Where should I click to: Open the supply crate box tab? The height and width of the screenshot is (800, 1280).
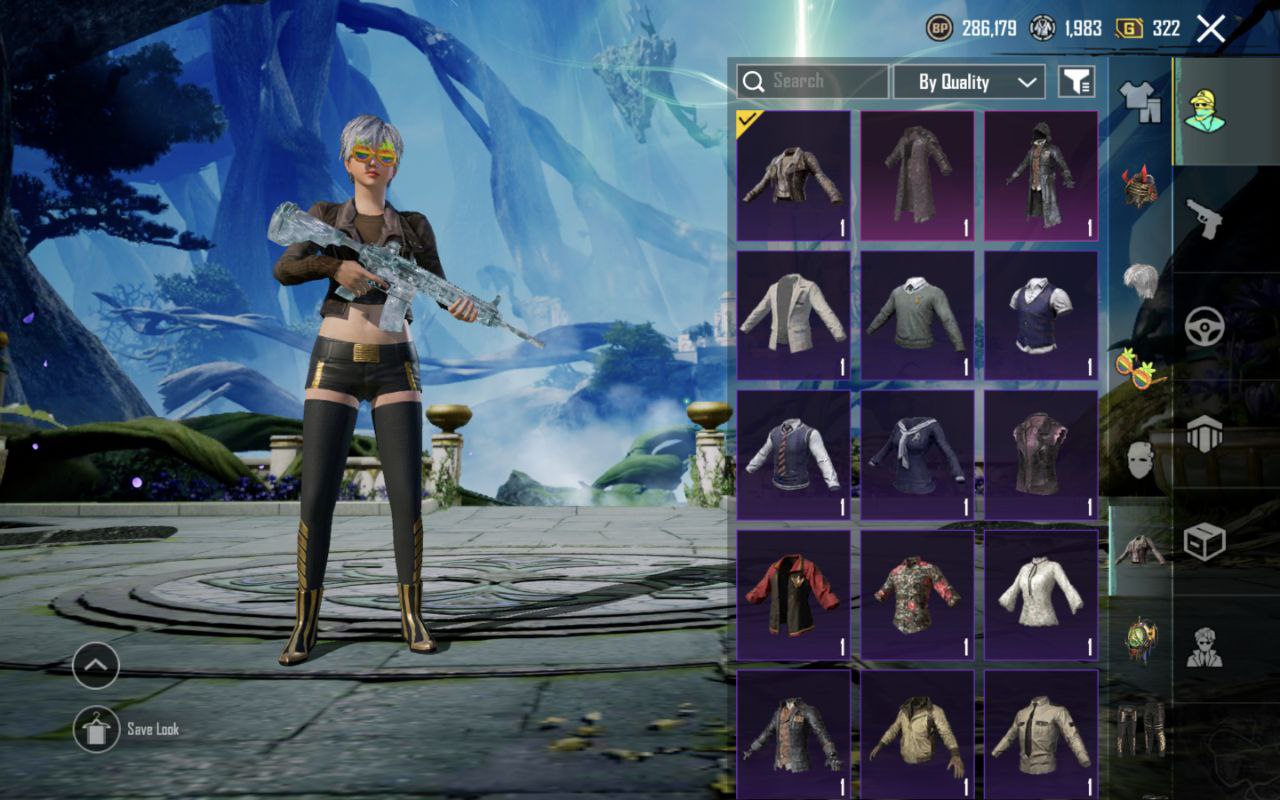point(1204,541)
